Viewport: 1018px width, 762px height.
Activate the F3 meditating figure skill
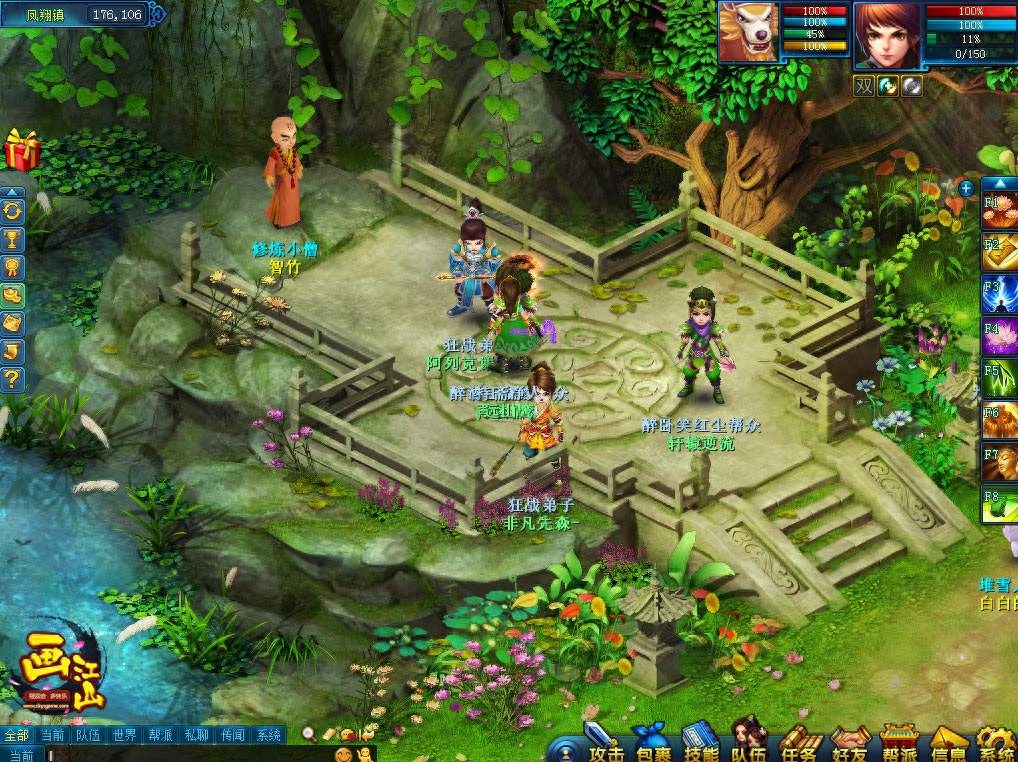click(1000, 297)
